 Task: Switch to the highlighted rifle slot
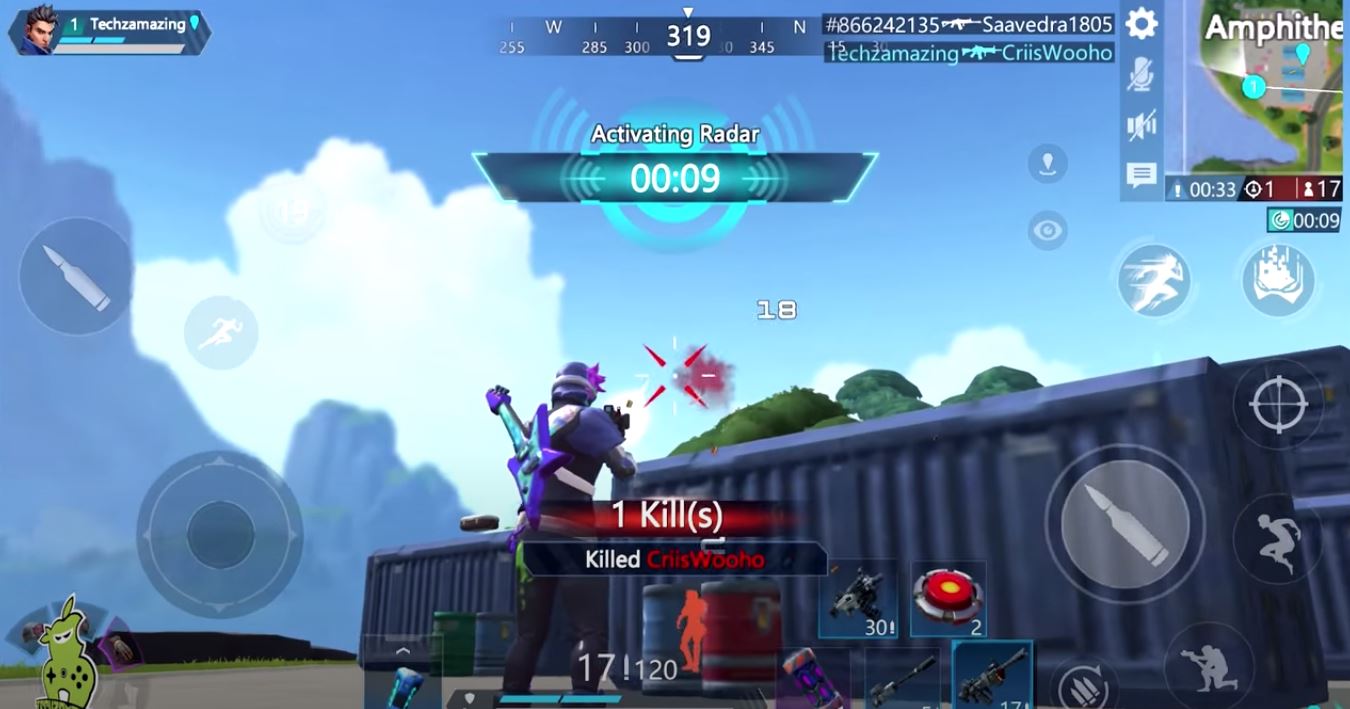pyautogui.click(x=992, y=675)
